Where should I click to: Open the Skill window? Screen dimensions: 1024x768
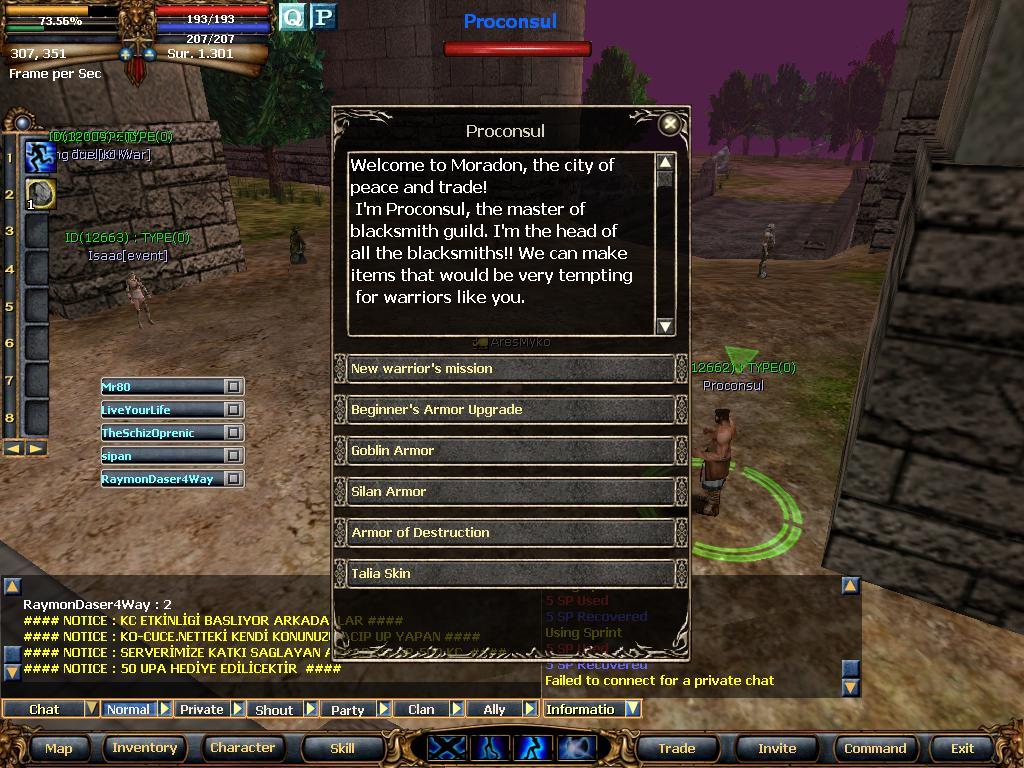click(342, 748)
